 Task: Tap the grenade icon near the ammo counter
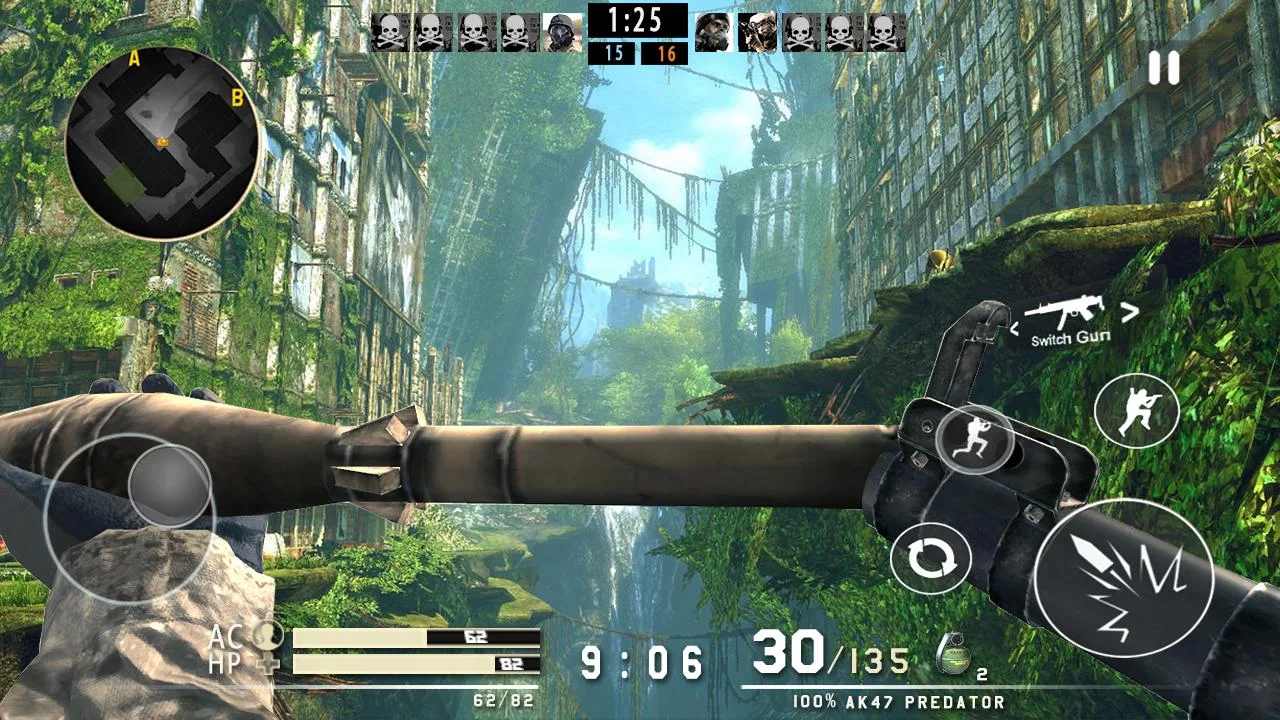click(x=954, y=655)
